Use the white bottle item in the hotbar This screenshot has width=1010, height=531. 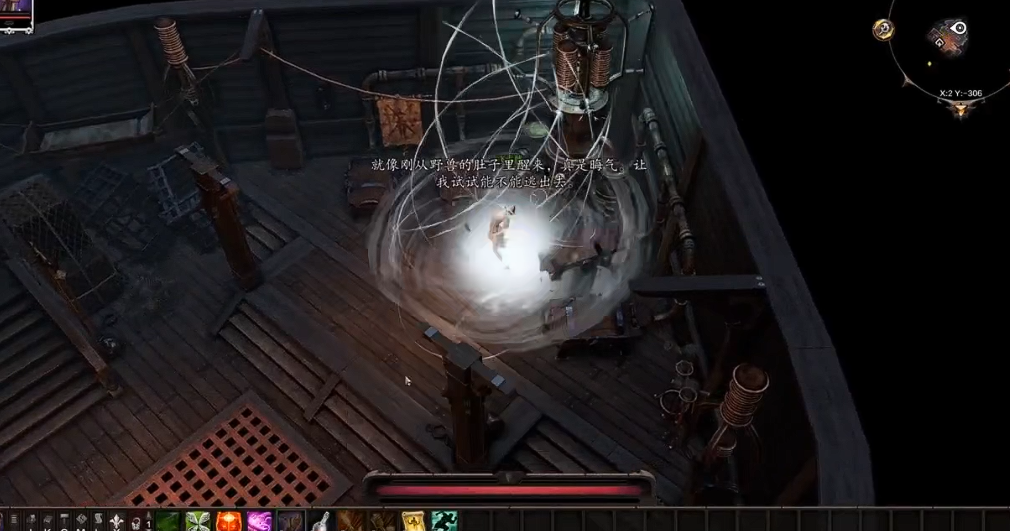(x=321, y=521)
